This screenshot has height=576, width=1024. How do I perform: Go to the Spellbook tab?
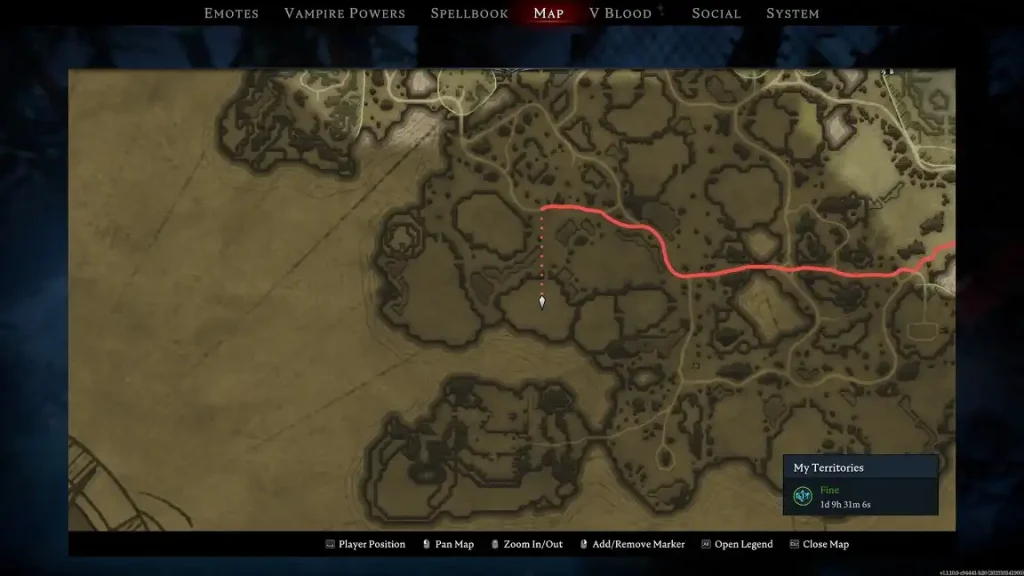tap(469, 13)
